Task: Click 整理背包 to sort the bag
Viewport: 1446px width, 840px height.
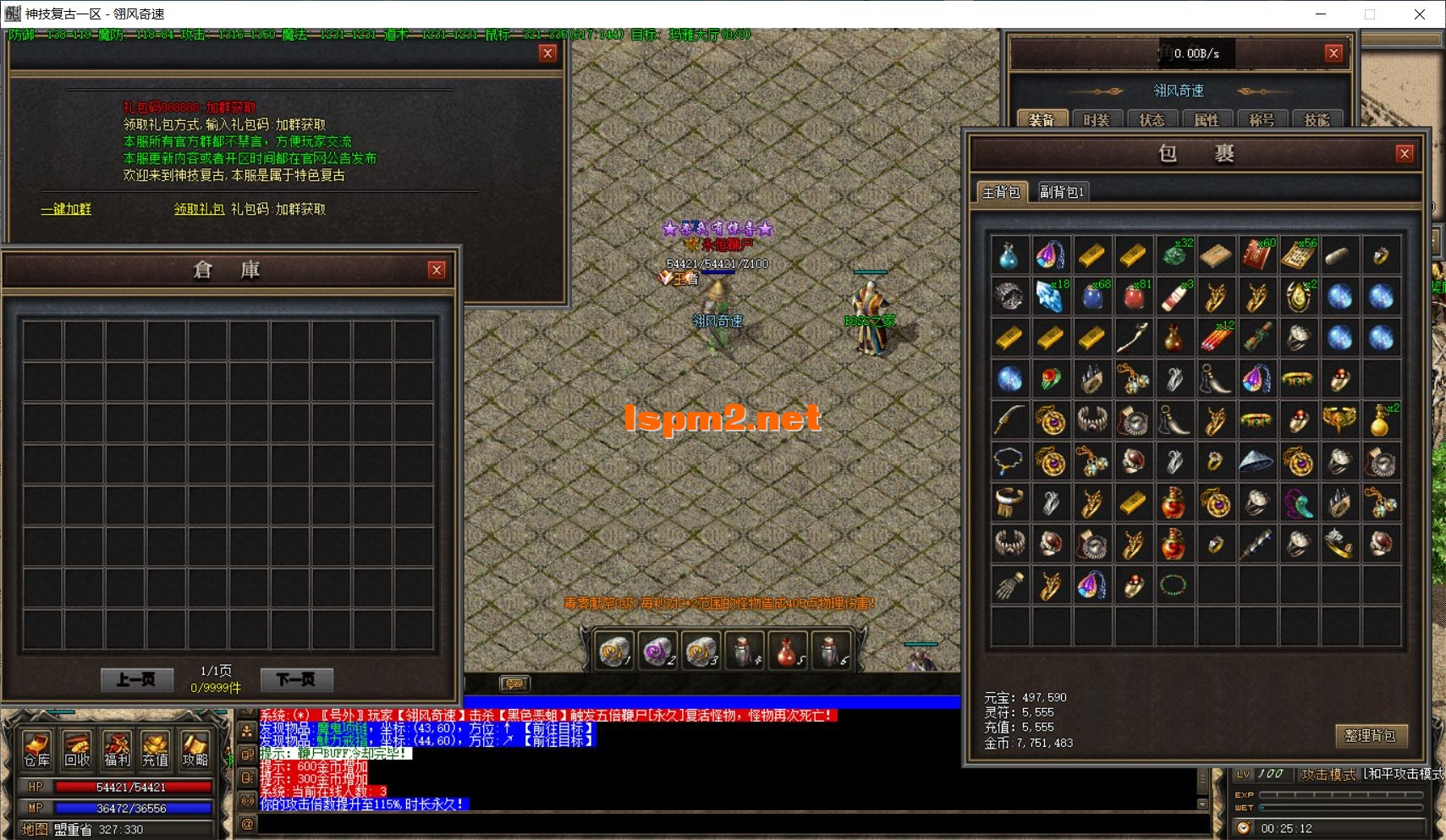Action: [x=1370, y=735]
